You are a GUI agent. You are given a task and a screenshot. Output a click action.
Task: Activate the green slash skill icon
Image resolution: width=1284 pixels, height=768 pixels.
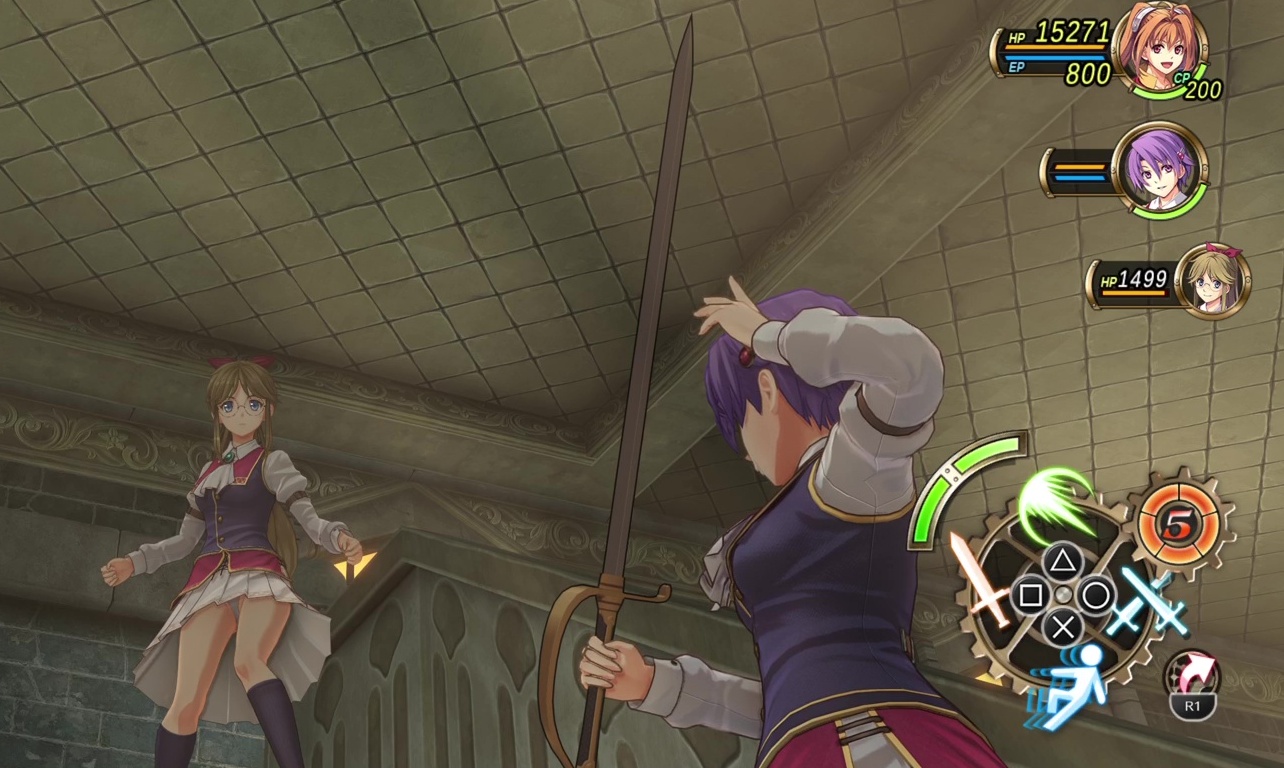point(1055,503)
